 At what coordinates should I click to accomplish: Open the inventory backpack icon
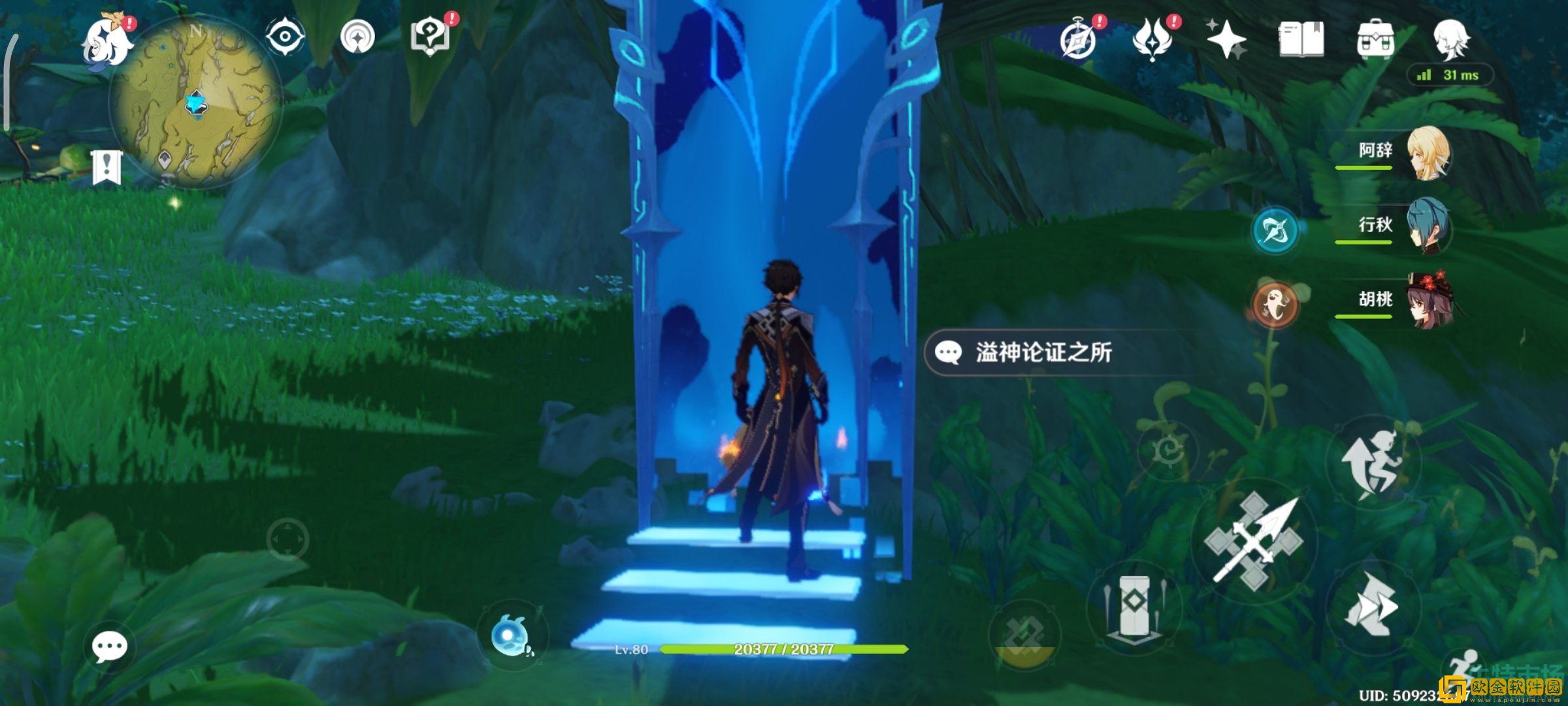coord(1377,41)
